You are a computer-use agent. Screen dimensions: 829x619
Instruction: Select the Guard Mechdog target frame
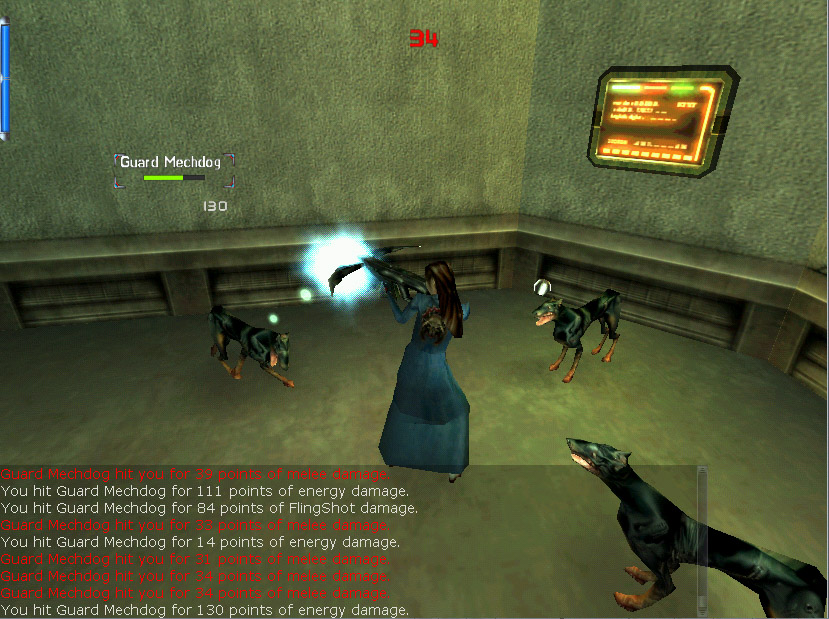click(175, 169)
